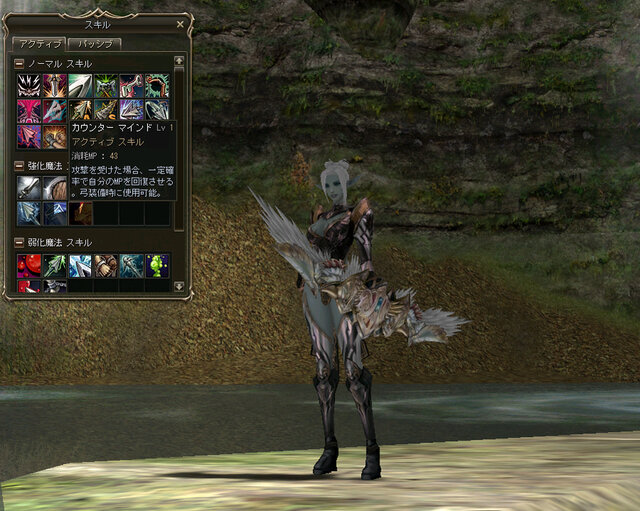The height and width of the screenshot is (511, 640).
Task: Click the skill list scroll-down arrow
Action: coord(179,286)
